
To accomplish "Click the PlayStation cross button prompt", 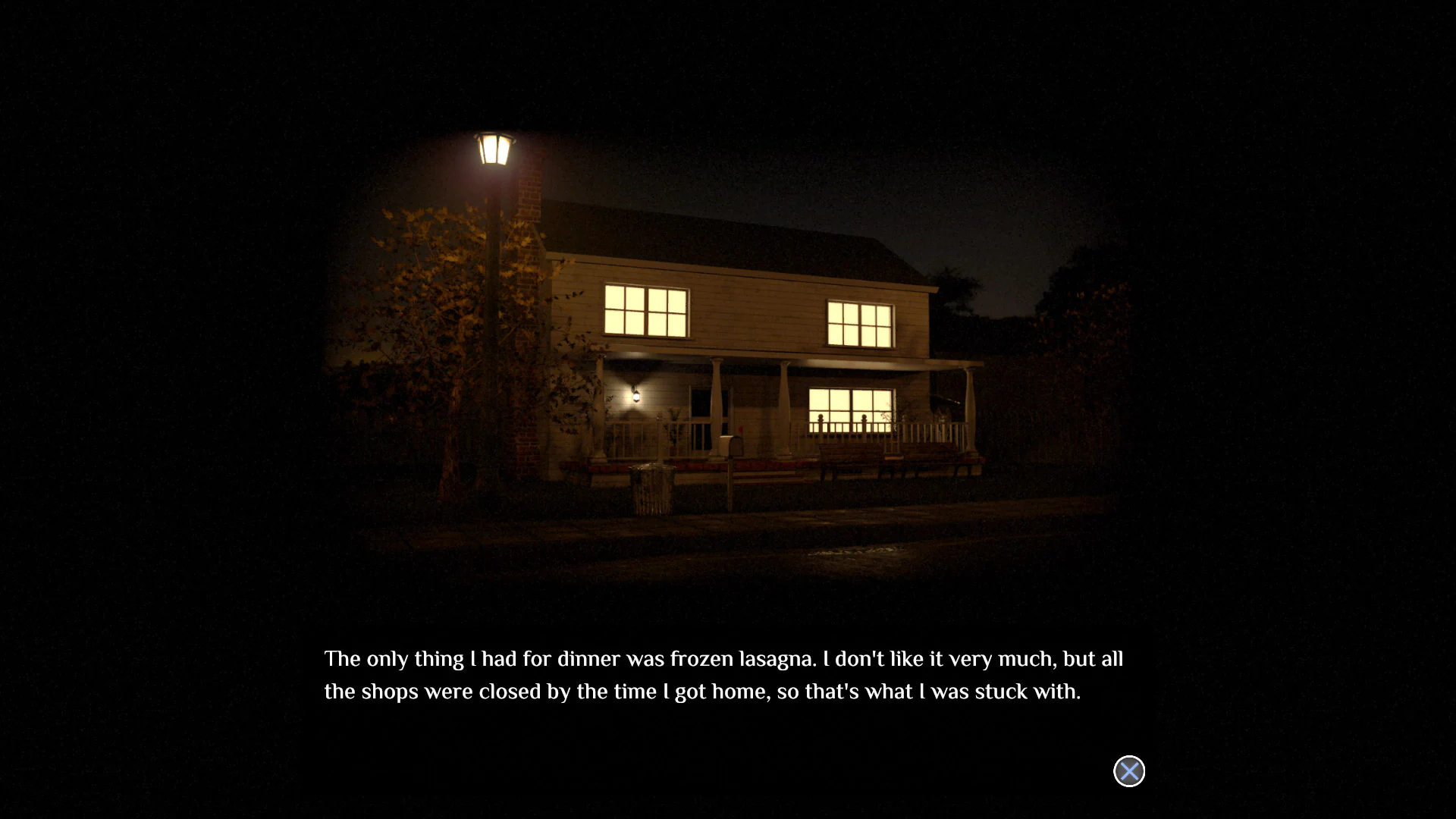I will point(1128,771).
